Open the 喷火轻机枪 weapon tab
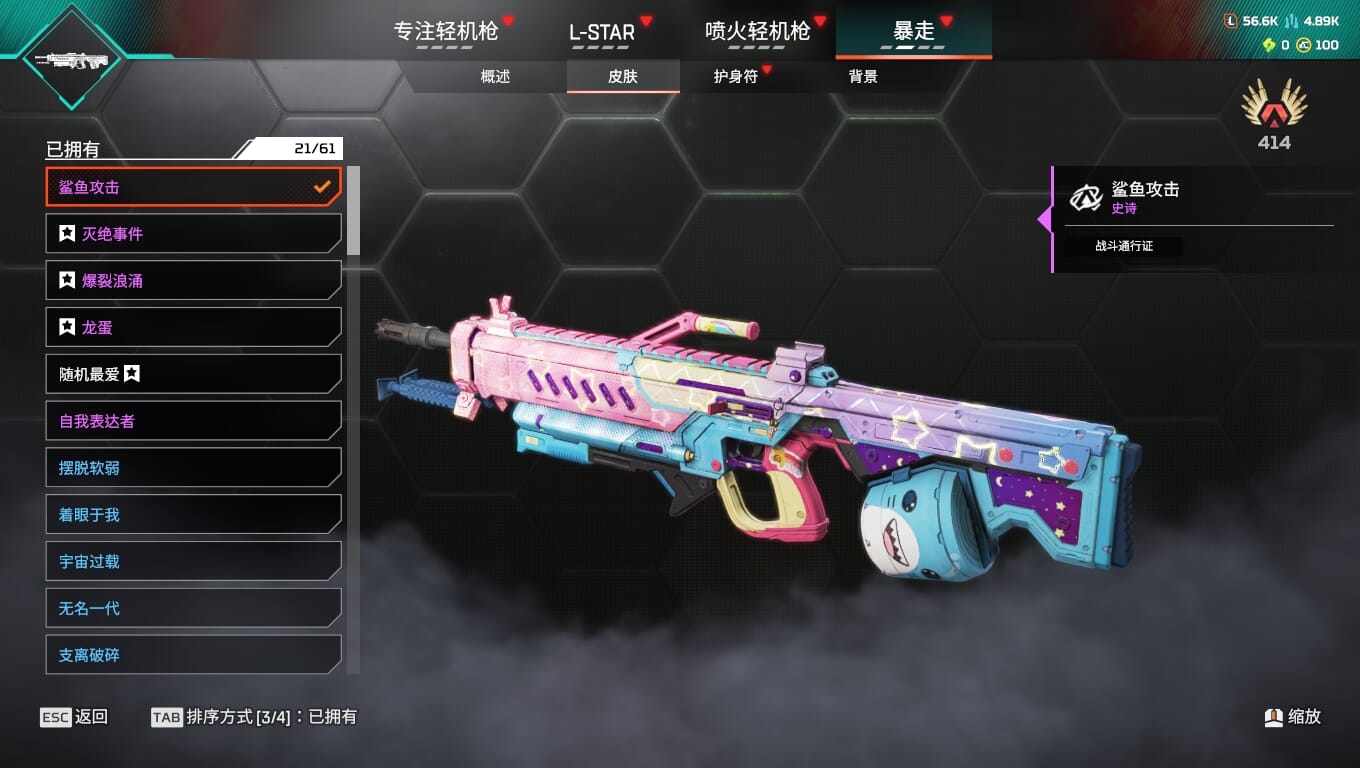The image size is (1360, 768). tap(757, 31)
